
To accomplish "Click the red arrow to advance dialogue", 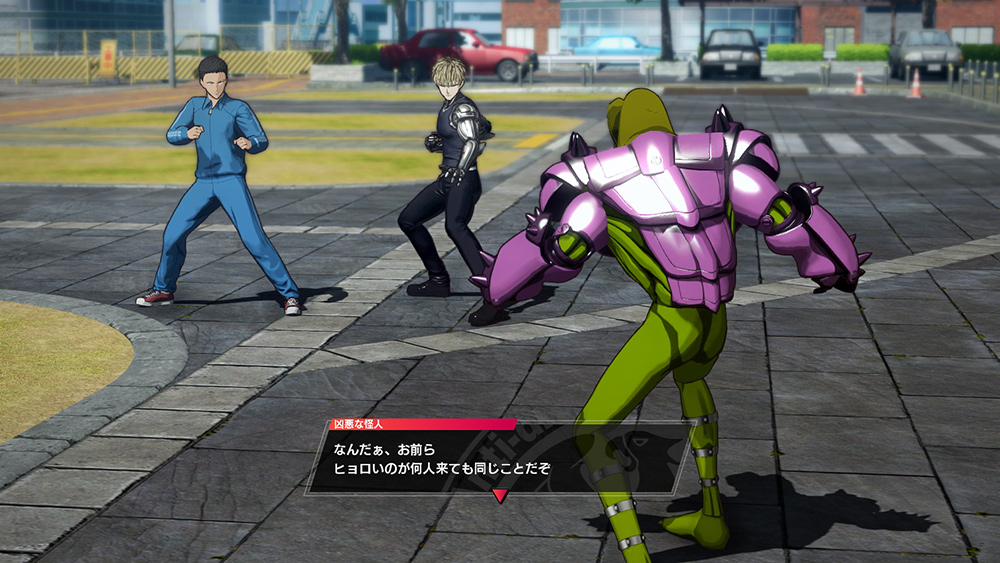I will [x=500, y=495].
